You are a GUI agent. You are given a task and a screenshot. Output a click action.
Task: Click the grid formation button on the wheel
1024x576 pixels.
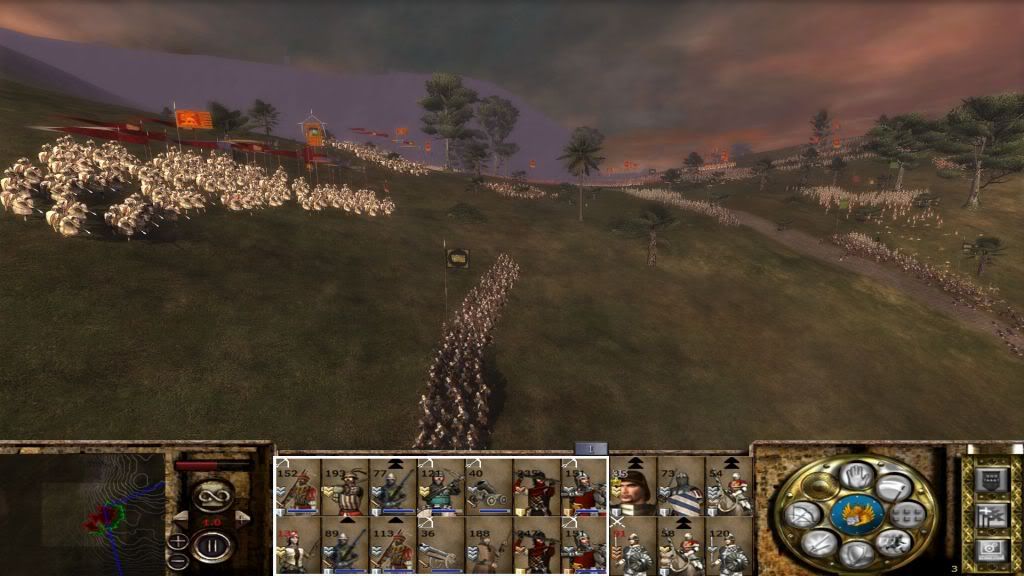click(908, 516)
